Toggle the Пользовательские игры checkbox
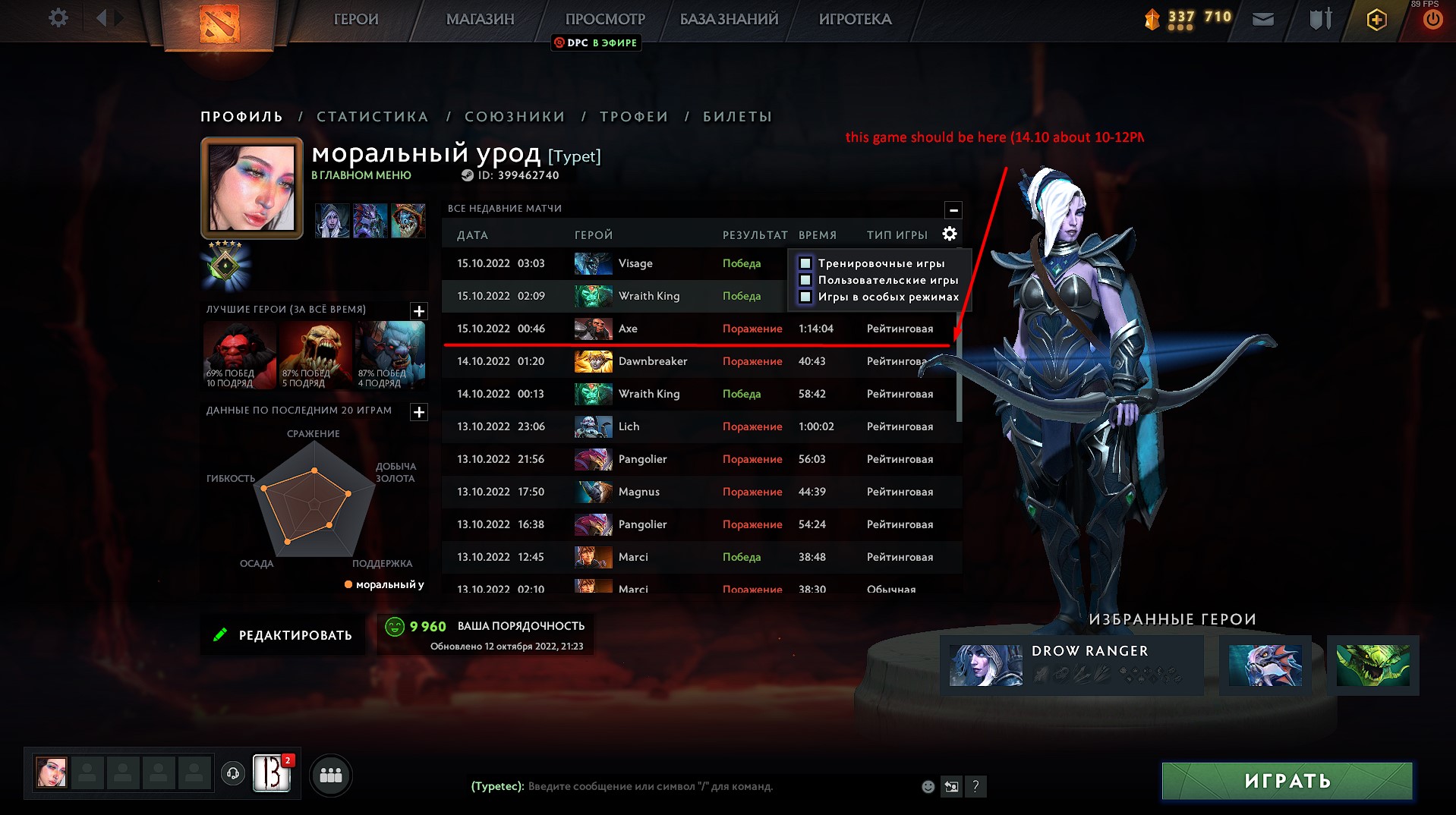The image size is (1456, 815). [804, 280]
